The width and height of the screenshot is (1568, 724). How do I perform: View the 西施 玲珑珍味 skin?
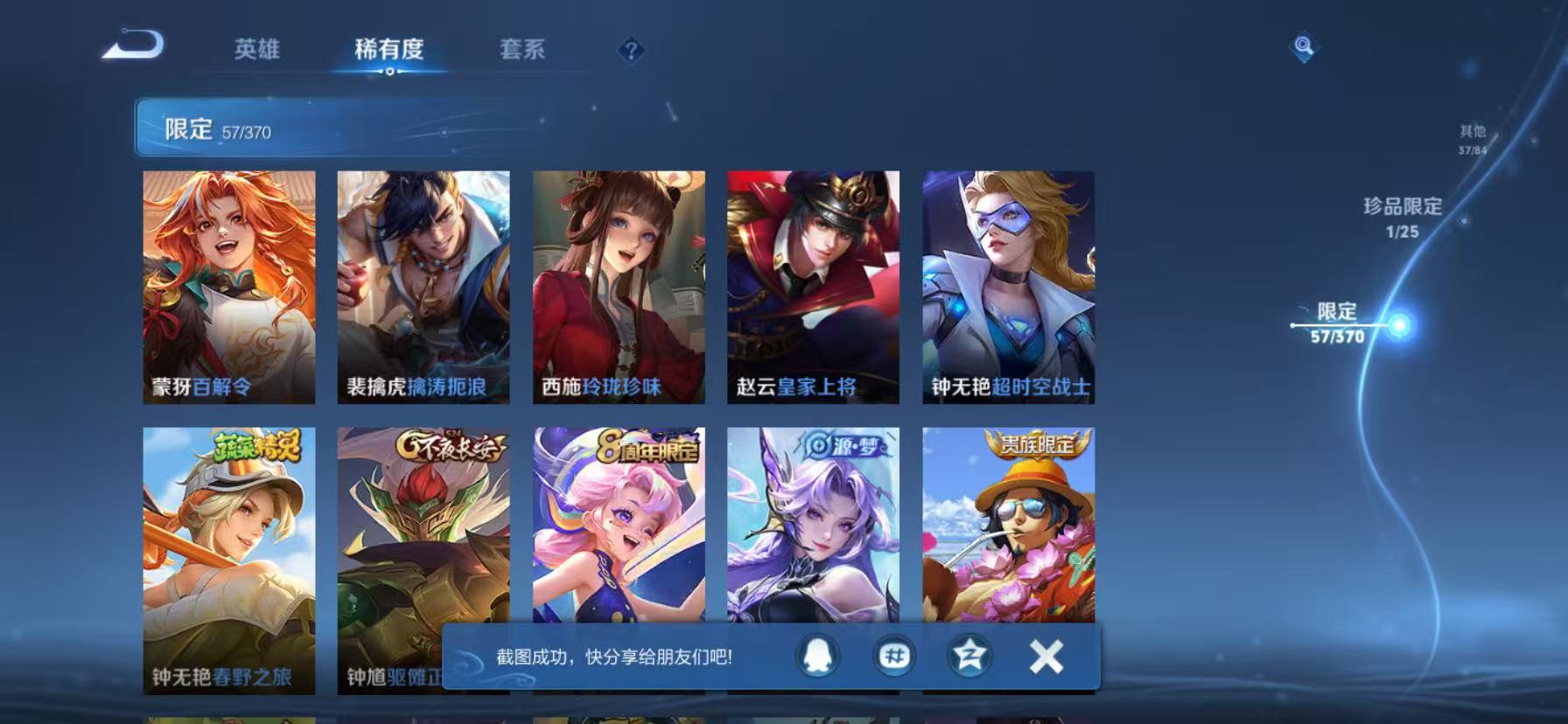[618, 284]
